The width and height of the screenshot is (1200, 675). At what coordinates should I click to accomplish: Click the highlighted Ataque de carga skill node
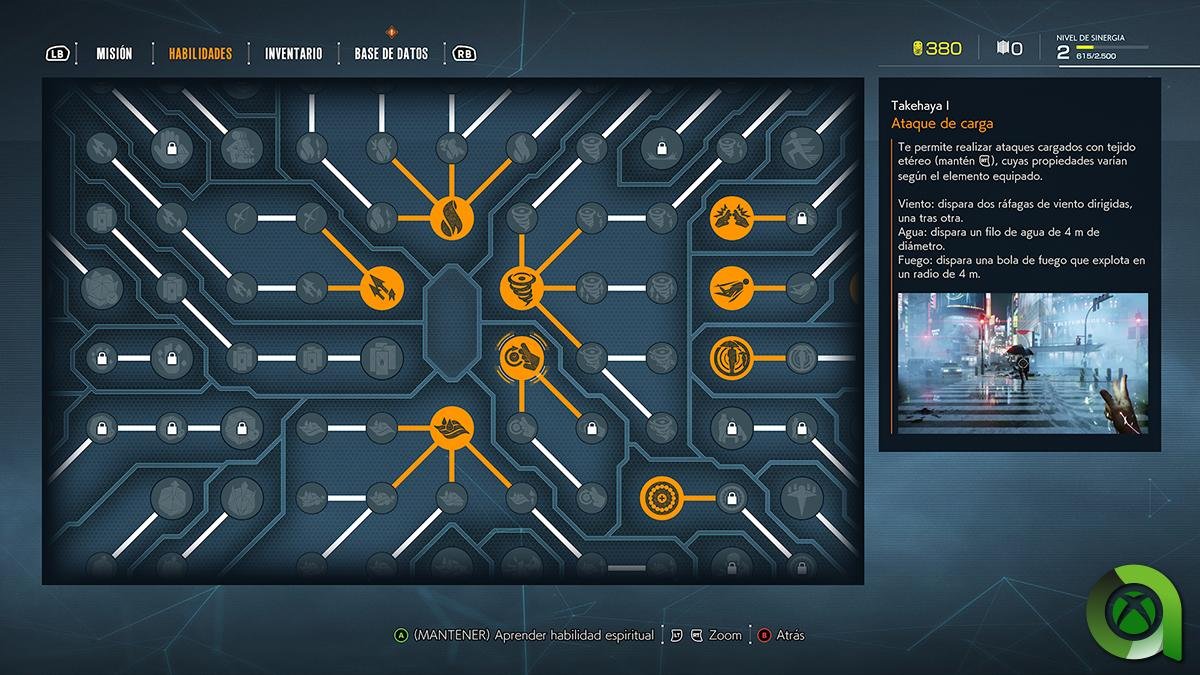[x=520, y=357]
